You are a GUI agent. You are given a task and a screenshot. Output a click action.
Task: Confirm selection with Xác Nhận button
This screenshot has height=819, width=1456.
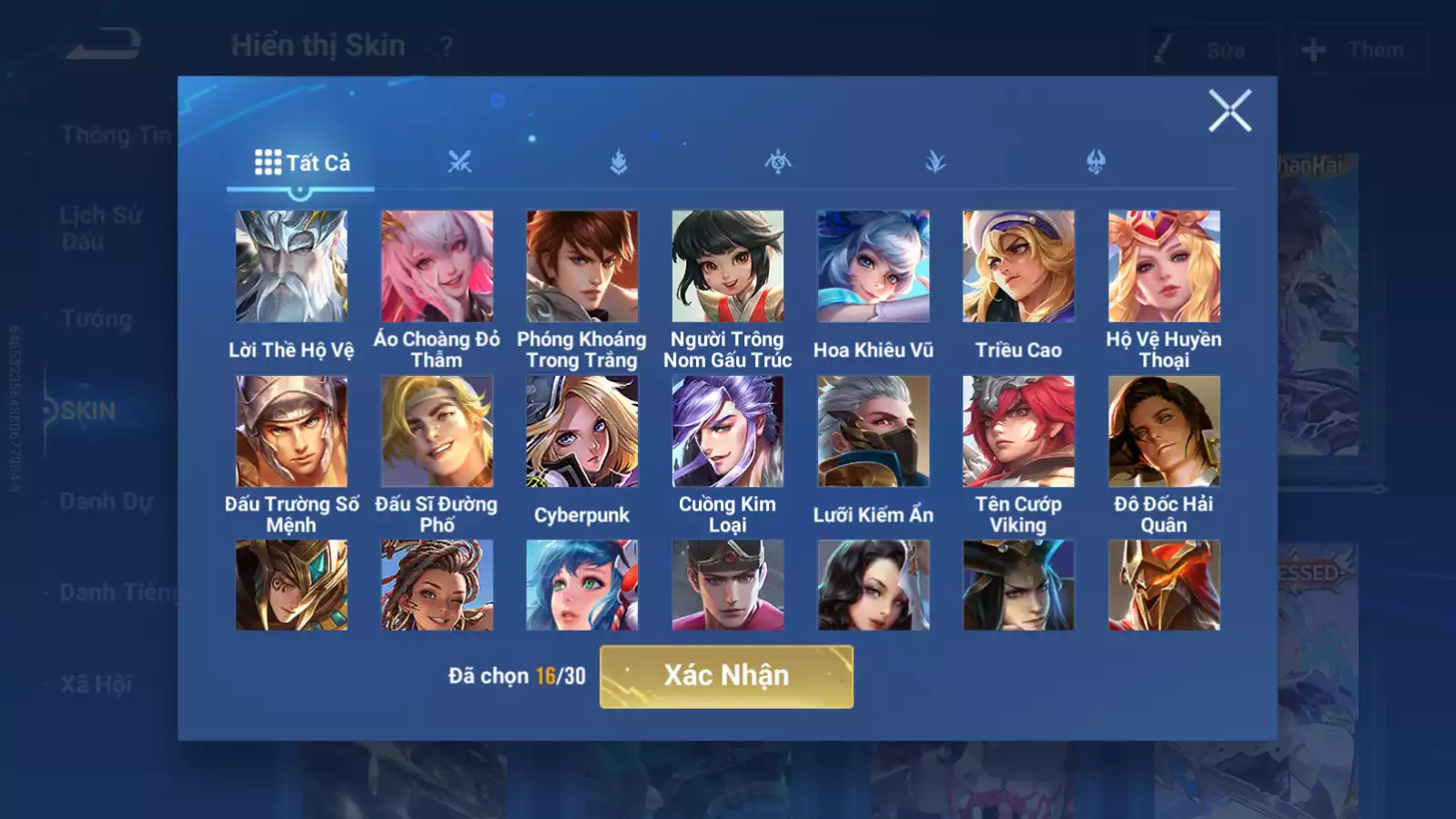click(726, 676)
